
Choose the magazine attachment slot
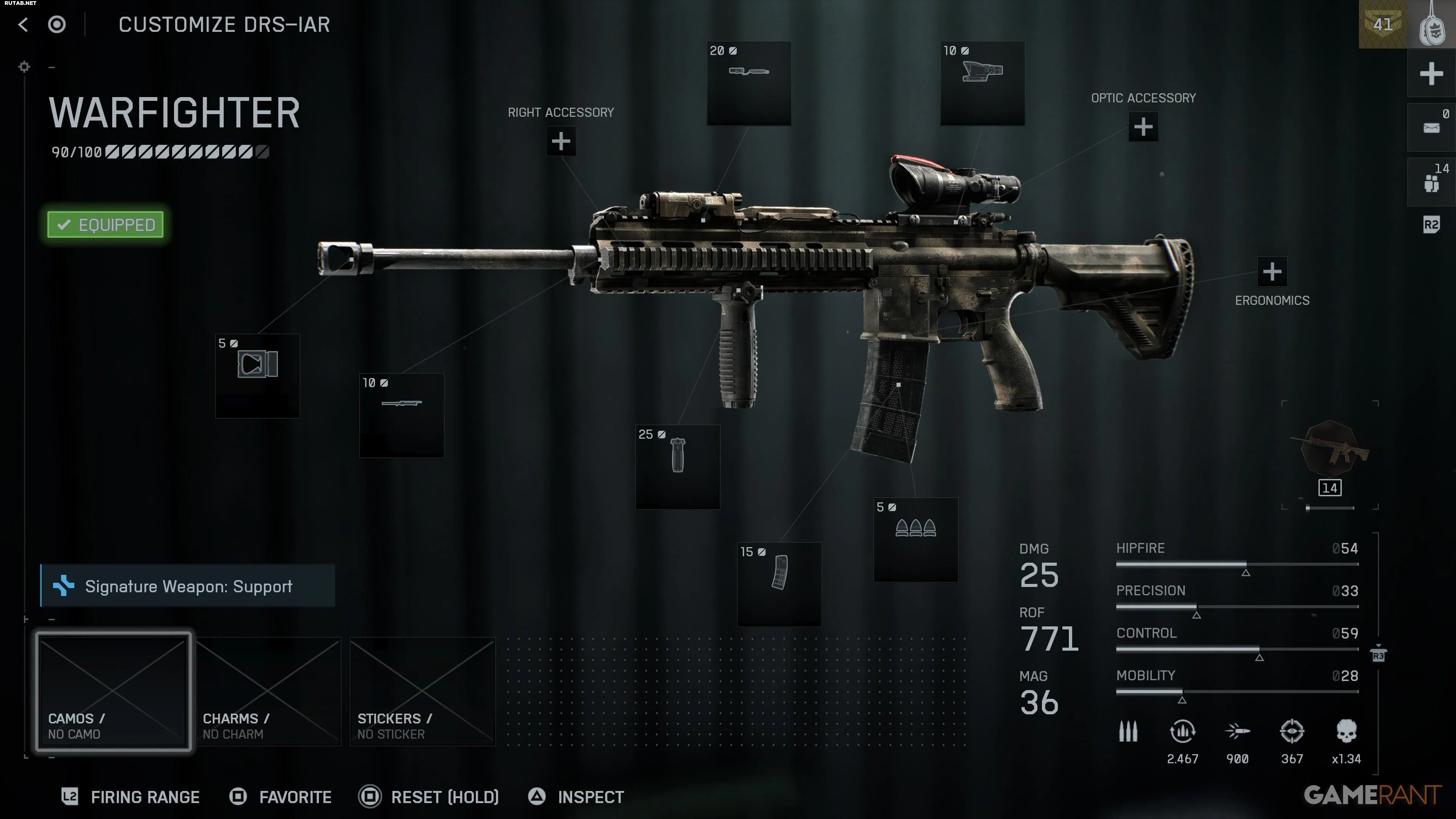pos(779,584)
